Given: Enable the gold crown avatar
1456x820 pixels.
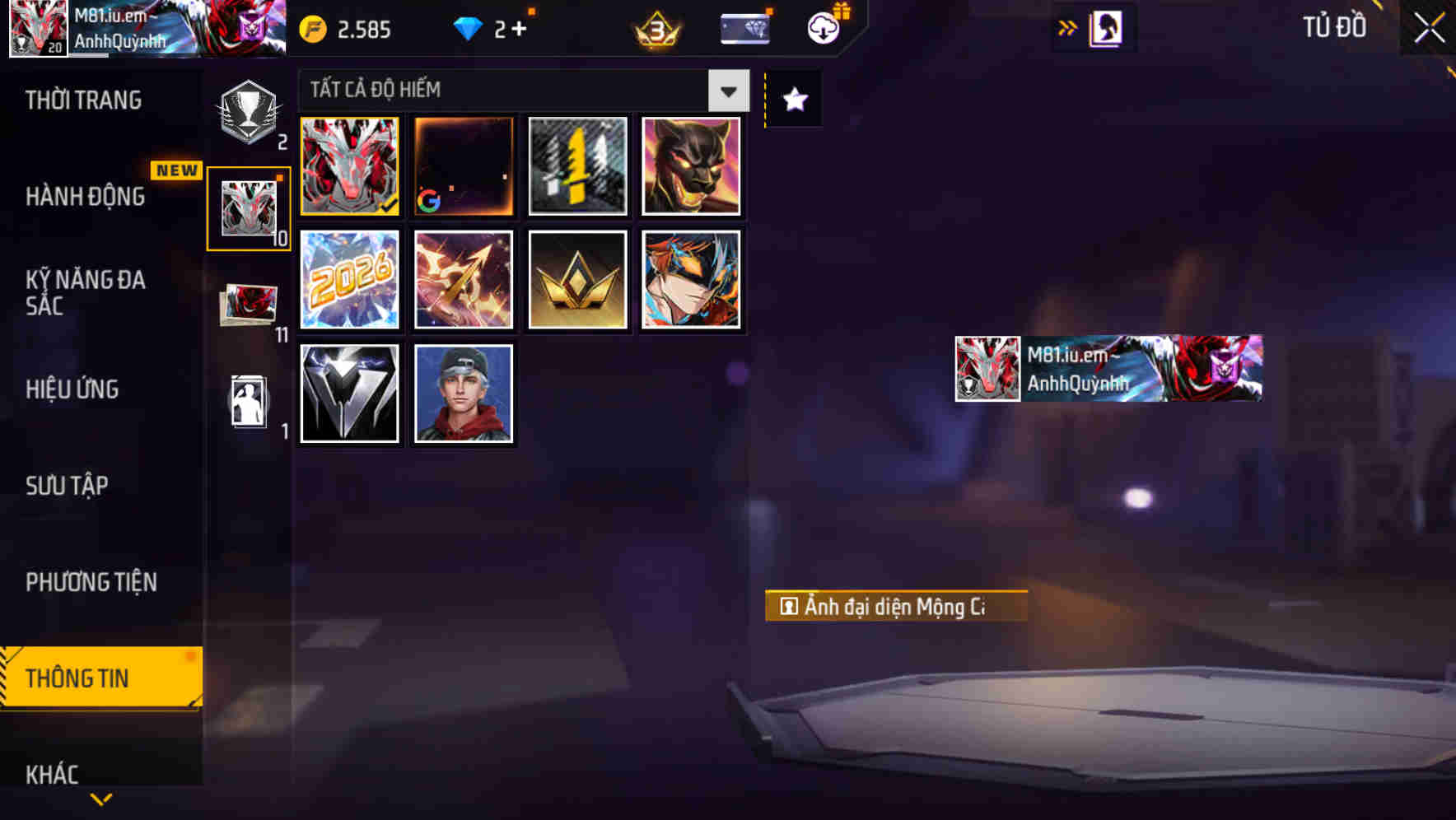Looking at the screenshot, I should (577, 280).
